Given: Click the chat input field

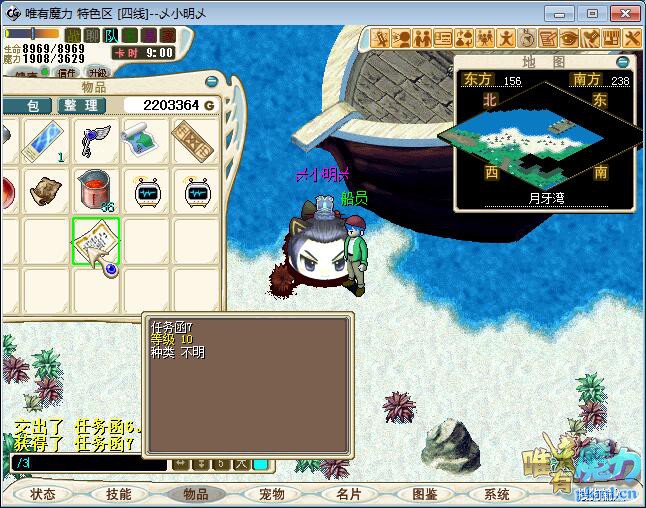Looking at the screenshot, I should point(88,464).
